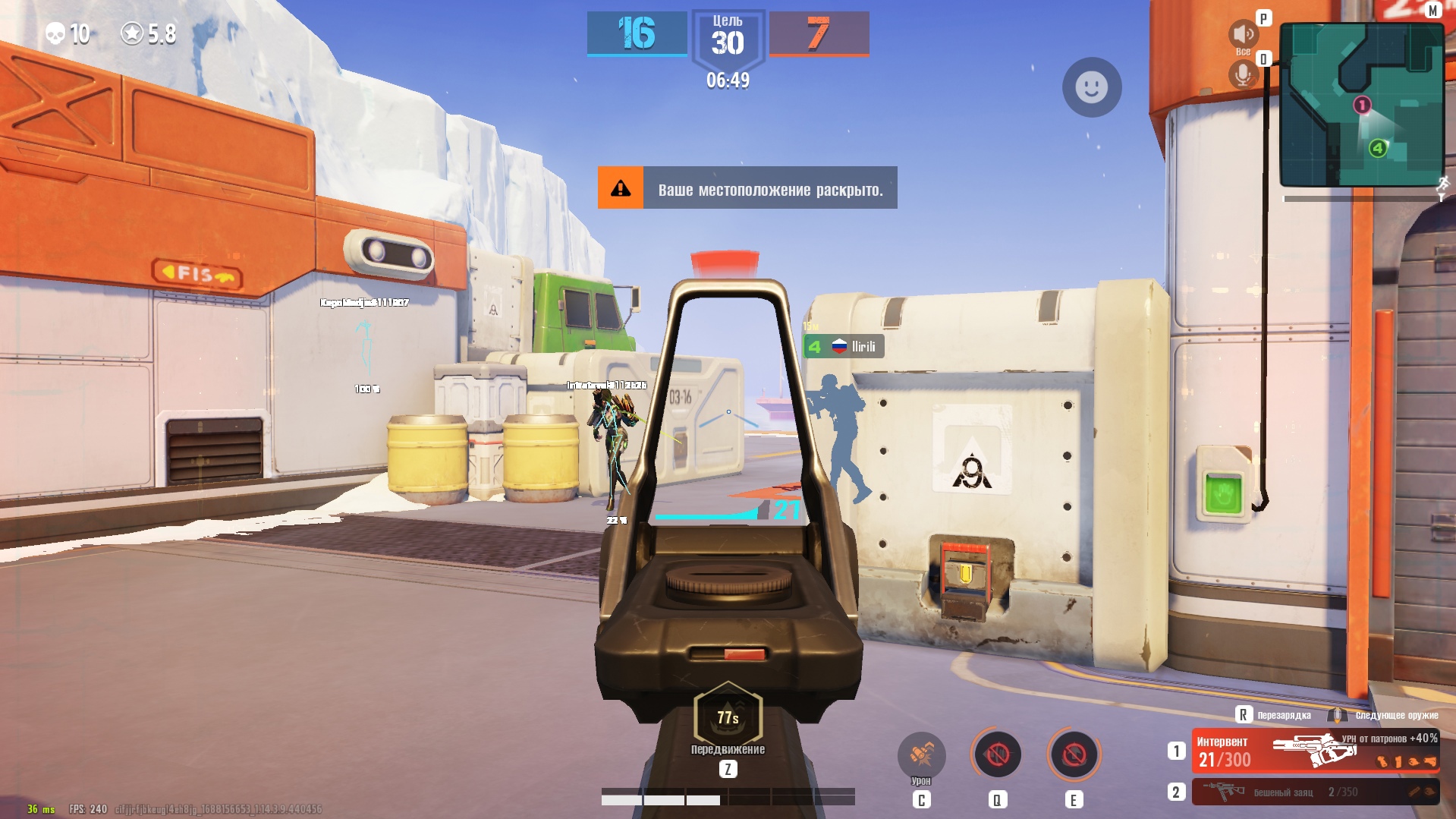Open the minimap in the corner
Viewport: 1456px width, 819px height.
coord(1360,105)
